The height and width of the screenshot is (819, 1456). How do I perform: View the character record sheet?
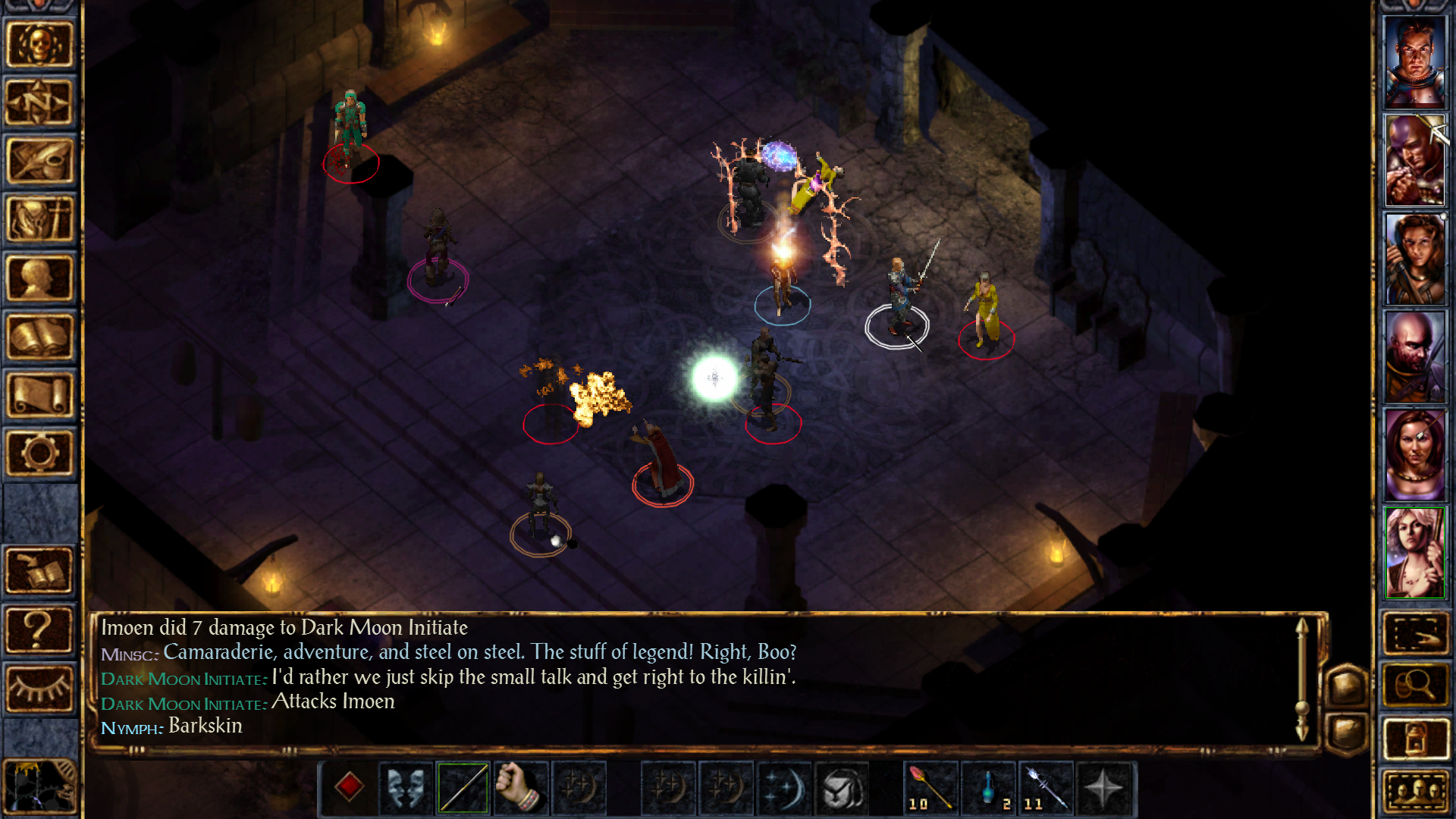pos(40,278)
